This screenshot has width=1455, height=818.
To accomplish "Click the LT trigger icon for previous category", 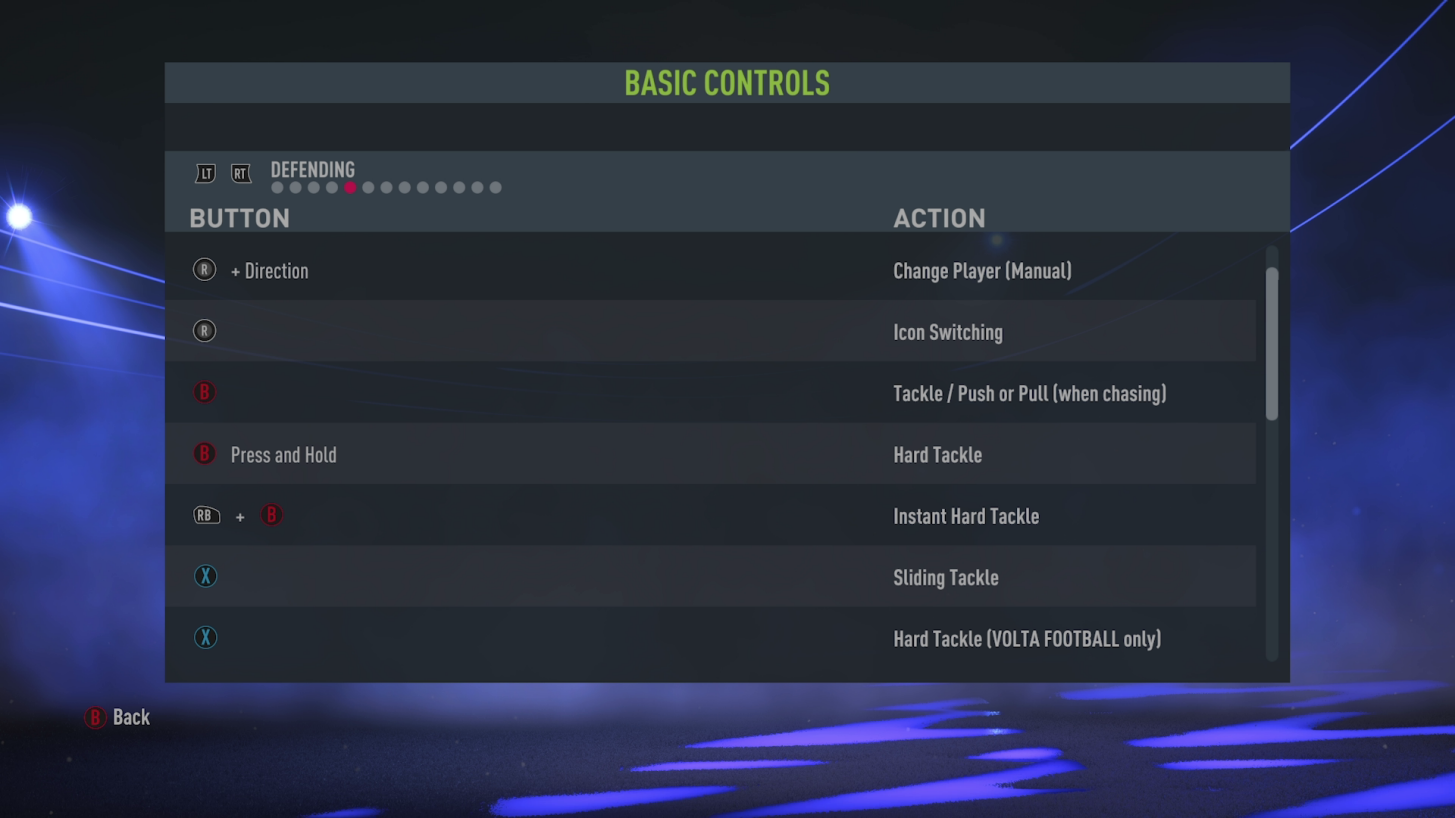I will 205,172.
